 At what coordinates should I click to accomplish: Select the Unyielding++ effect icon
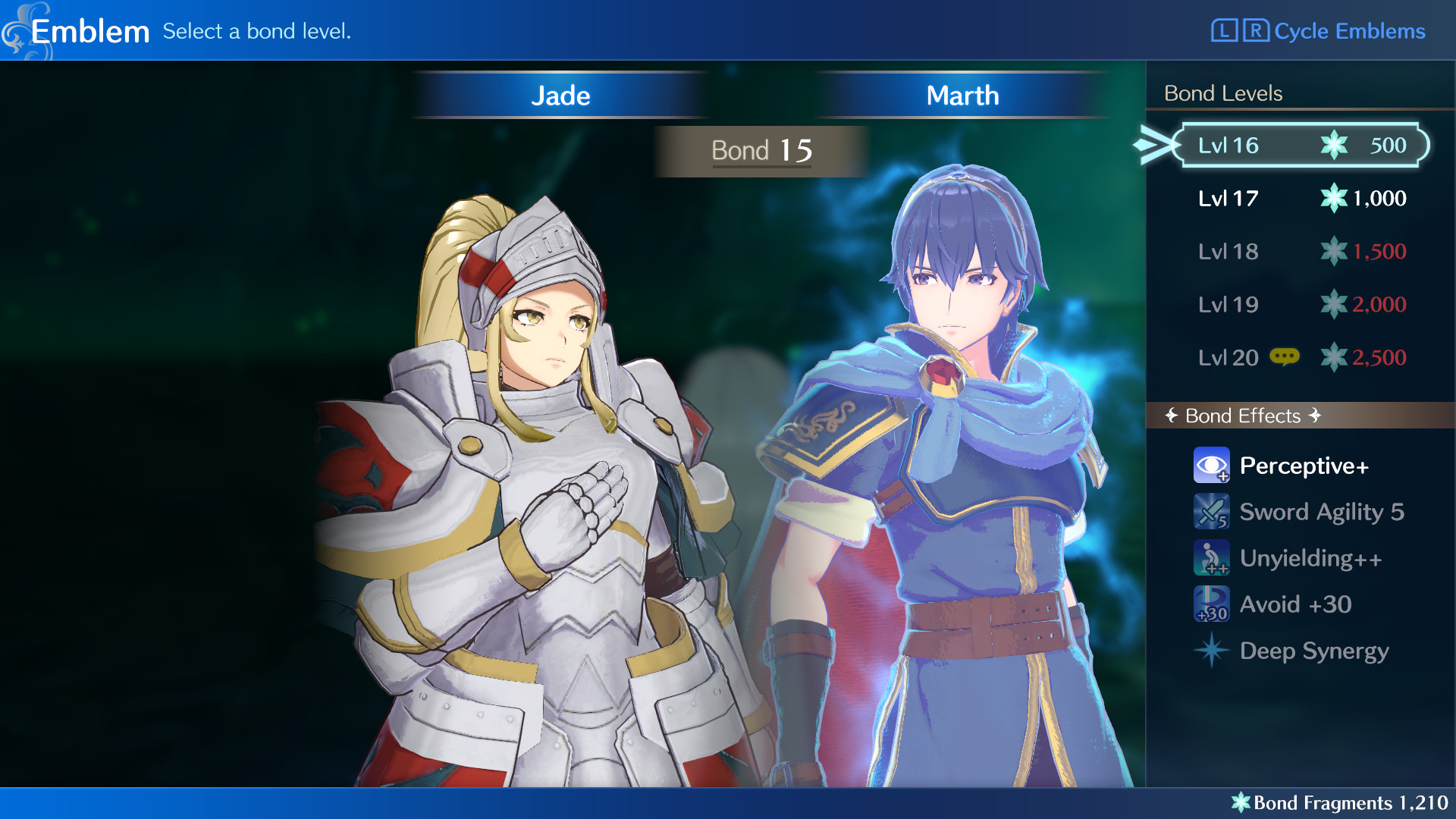(1211, 557)
